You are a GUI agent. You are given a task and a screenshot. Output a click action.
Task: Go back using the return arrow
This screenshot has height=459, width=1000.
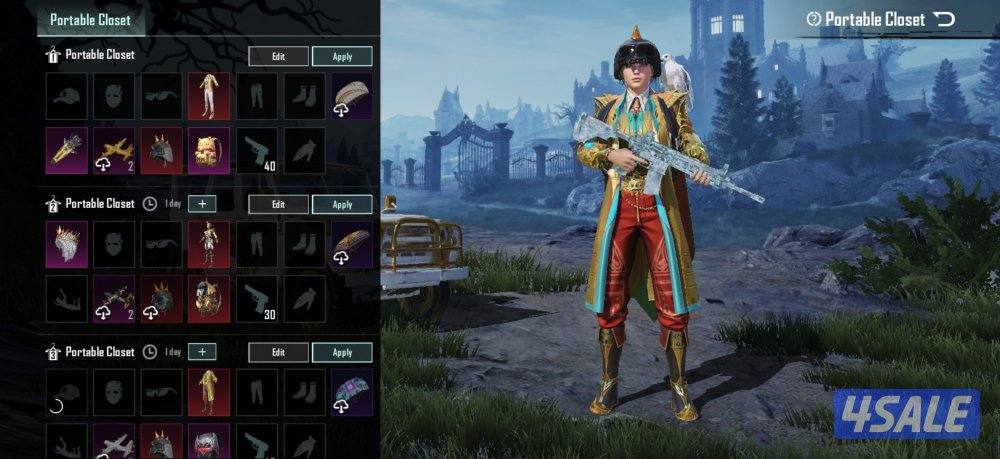[943, 19]
